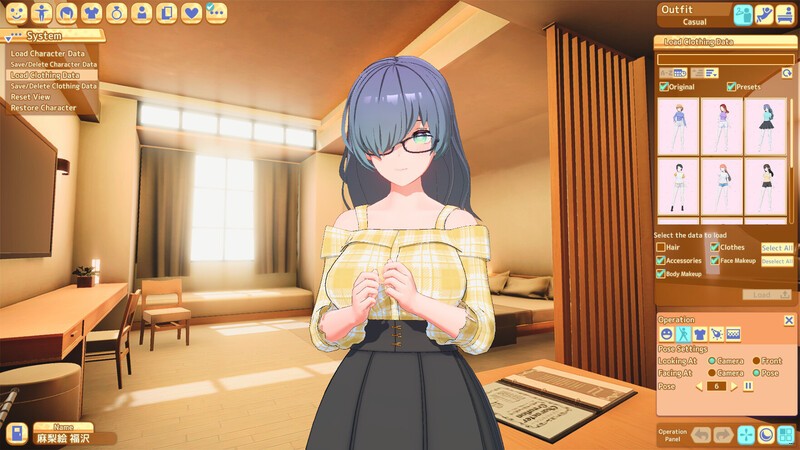Choose Save/Delete Clothing Data

coord(54,86)
